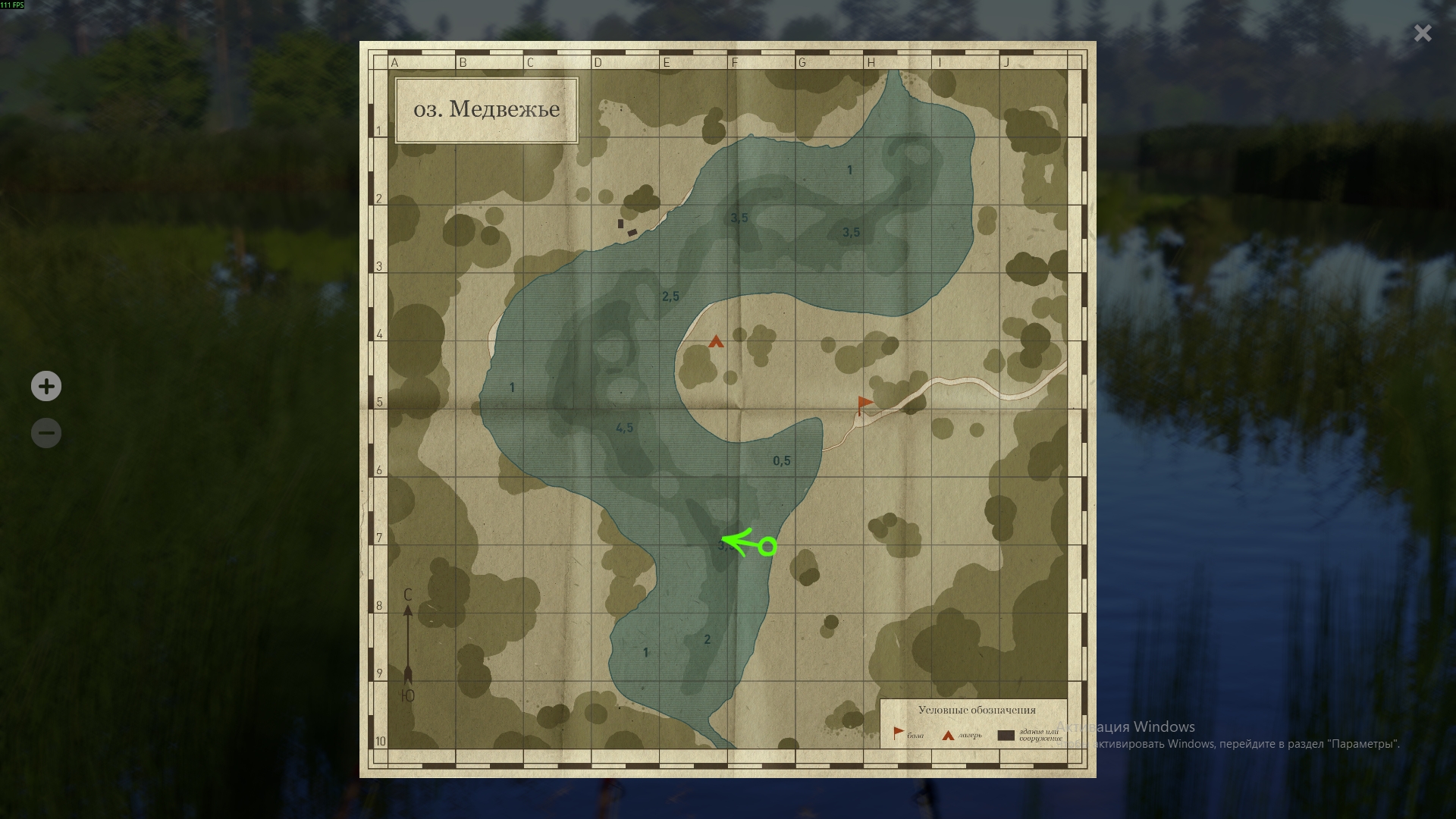Click the red camp marker on the map
The image size is (1456, 819).
pyautogui.click(x=715, y=343)
